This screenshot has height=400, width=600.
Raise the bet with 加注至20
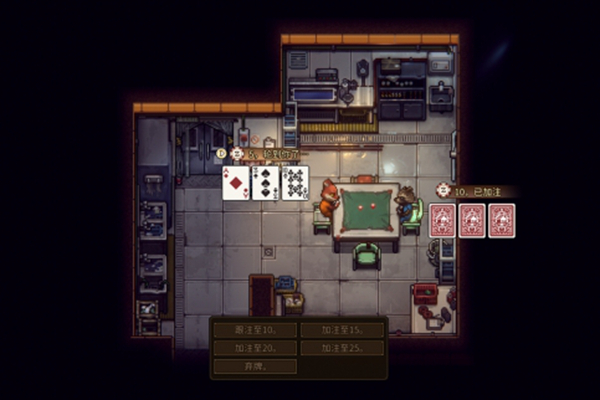(254, 348)
